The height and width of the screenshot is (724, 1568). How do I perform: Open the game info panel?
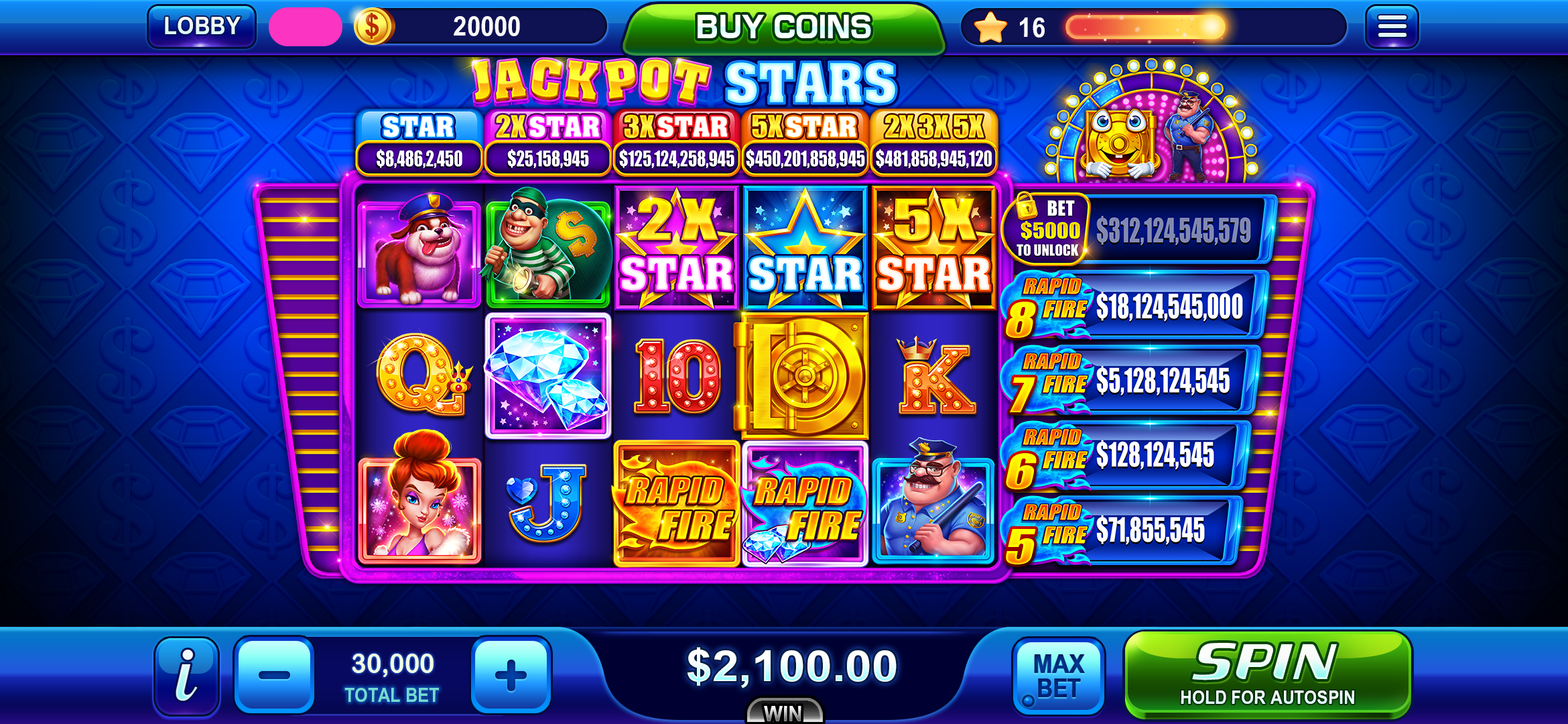(186, 674)
